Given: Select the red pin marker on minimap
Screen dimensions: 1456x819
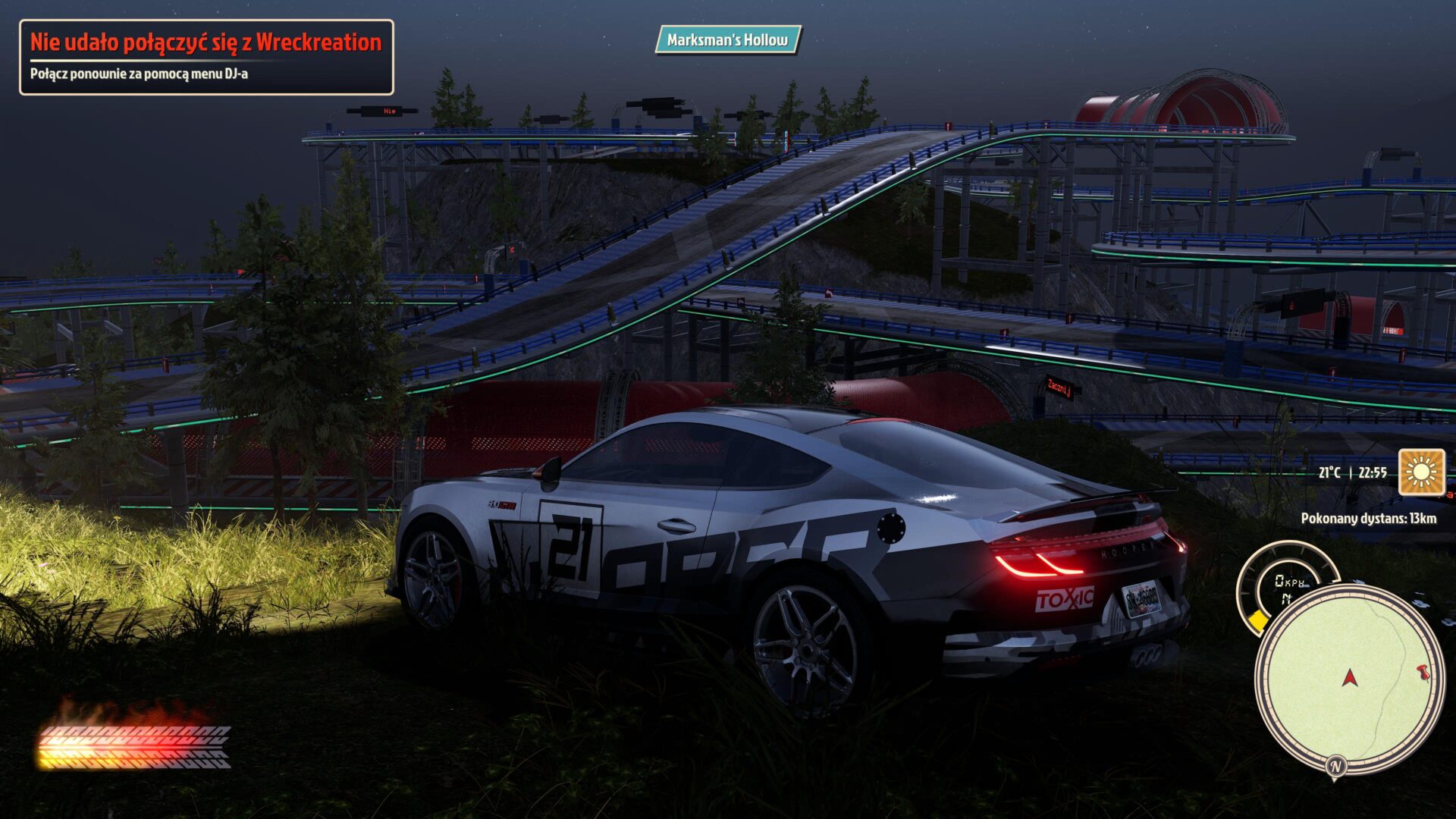Looking at the screenshot, I should click(1423, 671).
